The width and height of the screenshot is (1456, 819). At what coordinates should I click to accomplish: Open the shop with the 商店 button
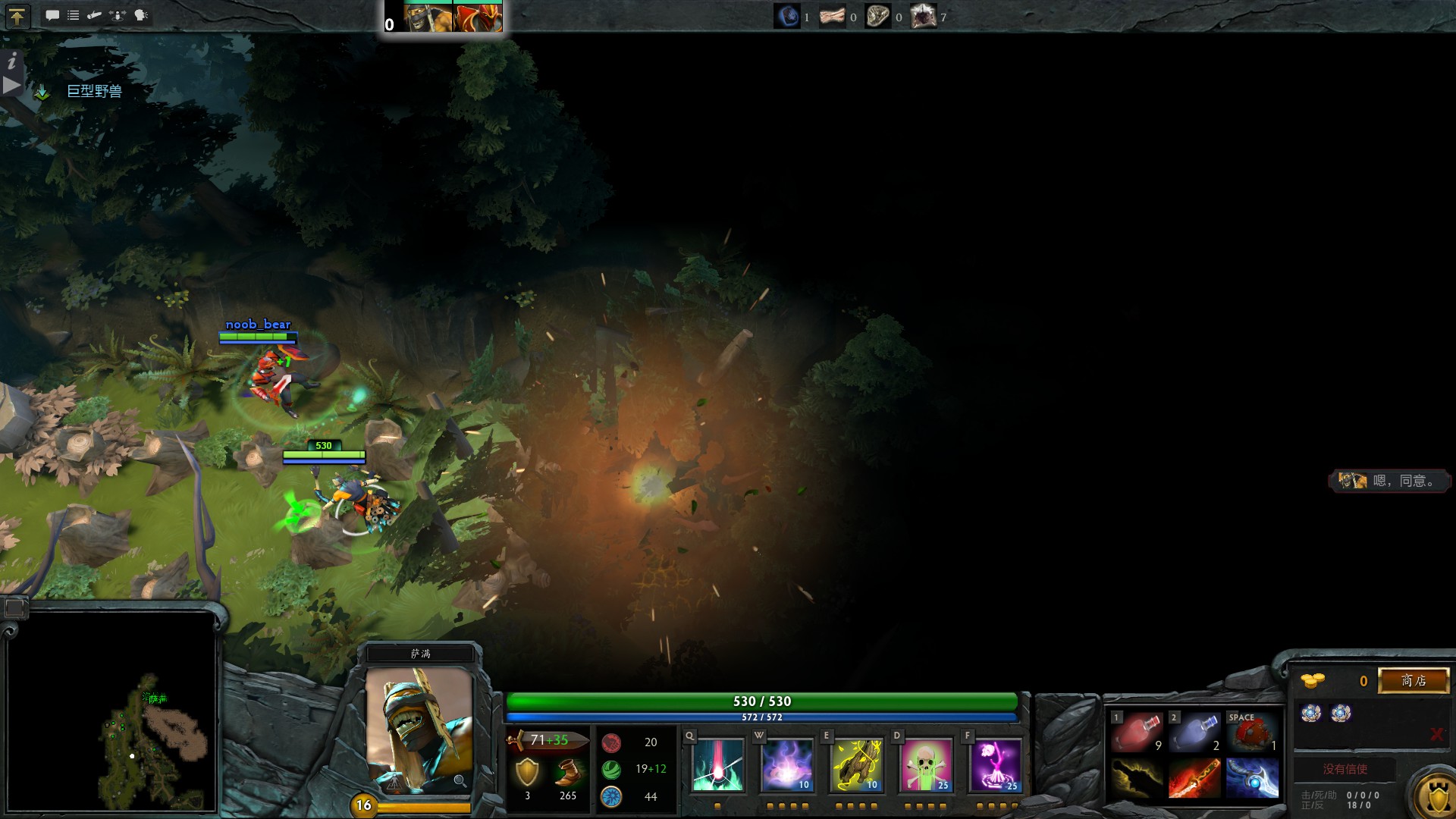[x=1414, y=680]
